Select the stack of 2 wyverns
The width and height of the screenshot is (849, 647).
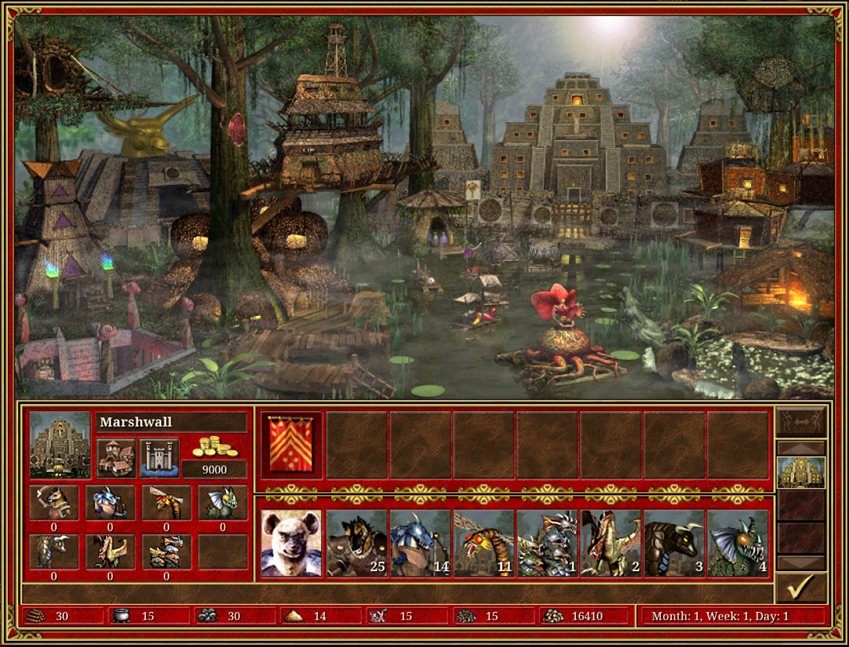(611, 543)
